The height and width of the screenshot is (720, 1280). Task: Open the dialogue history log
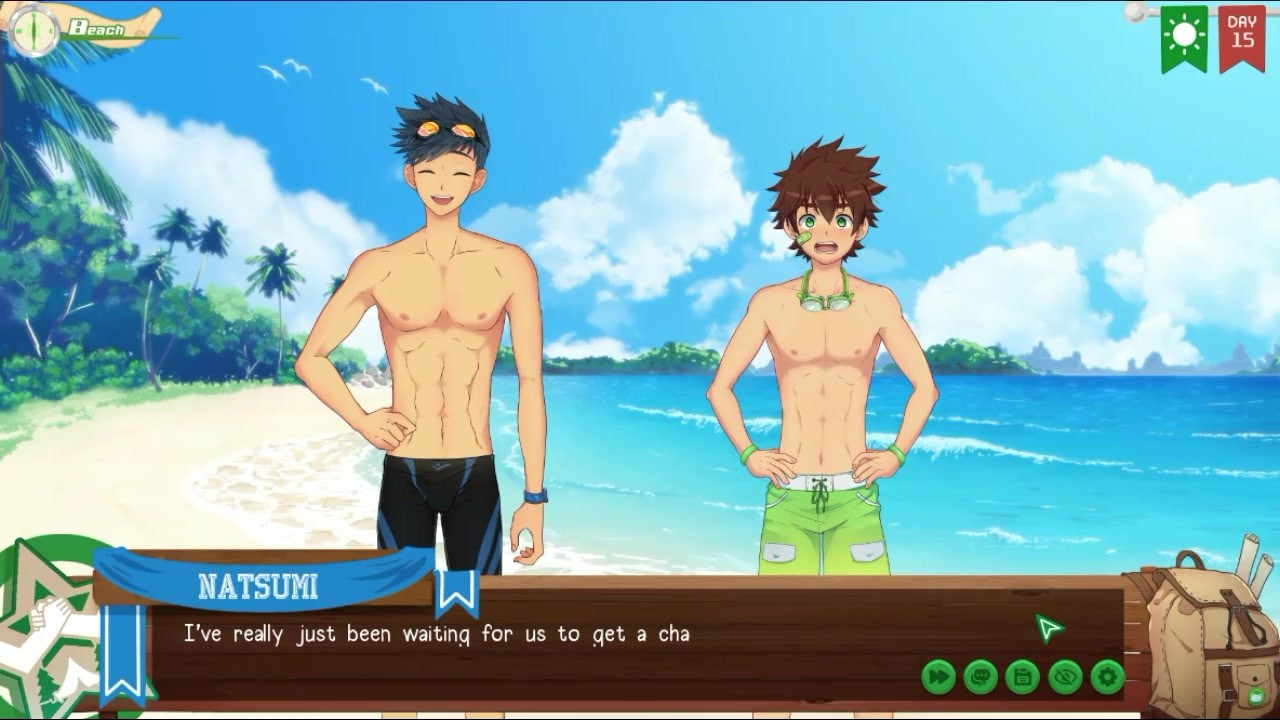point(980,677)
